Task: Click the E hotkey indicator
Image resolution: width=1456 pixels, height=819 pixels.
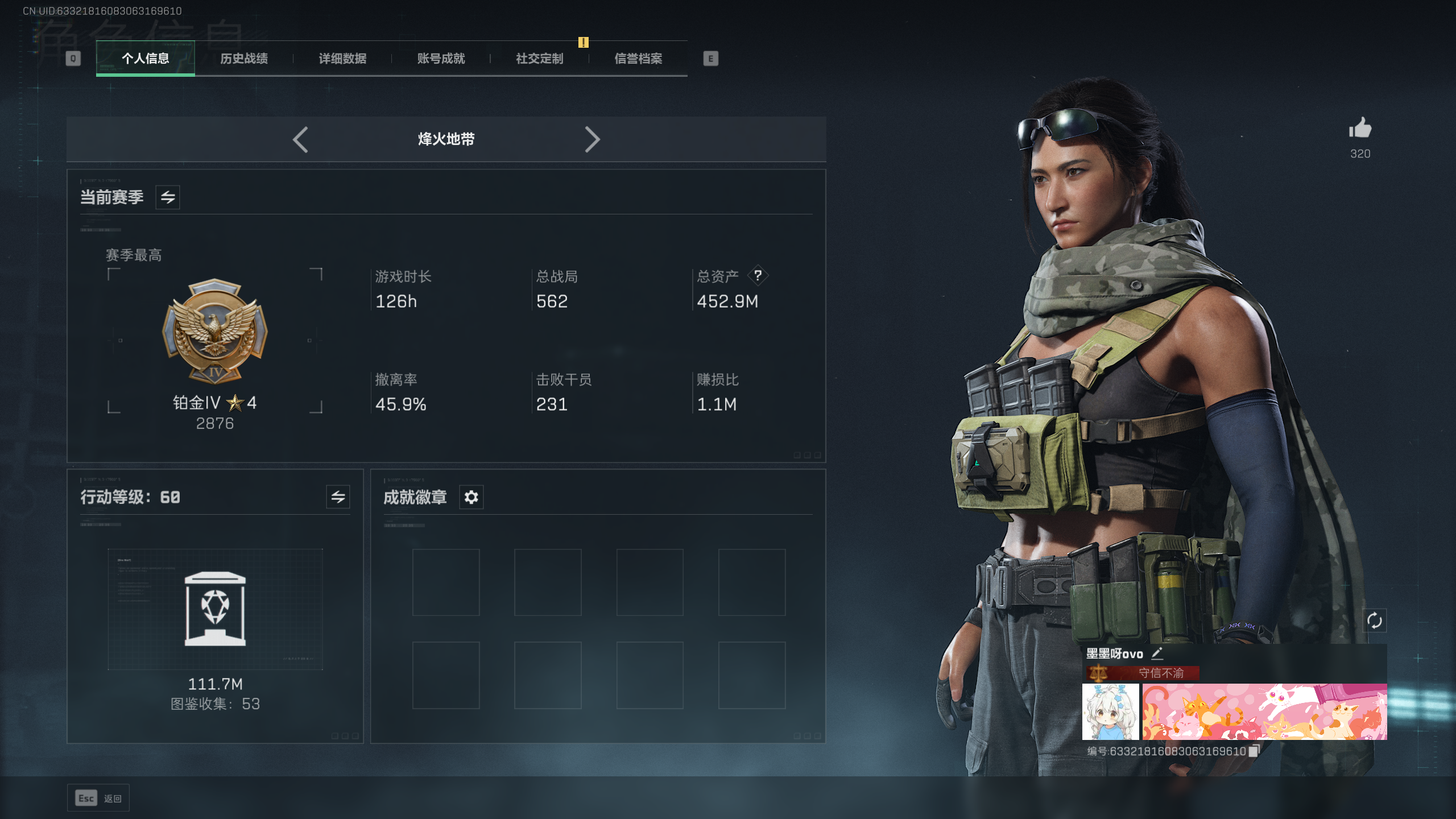Action: 710,59
